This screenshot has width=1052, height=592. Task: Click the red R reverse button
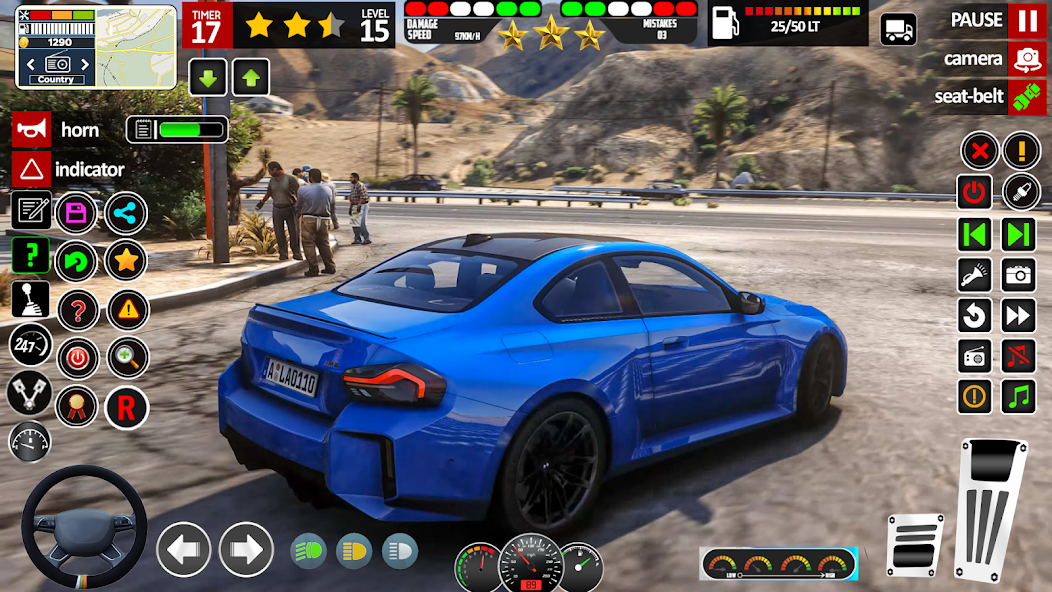[126, 407]
